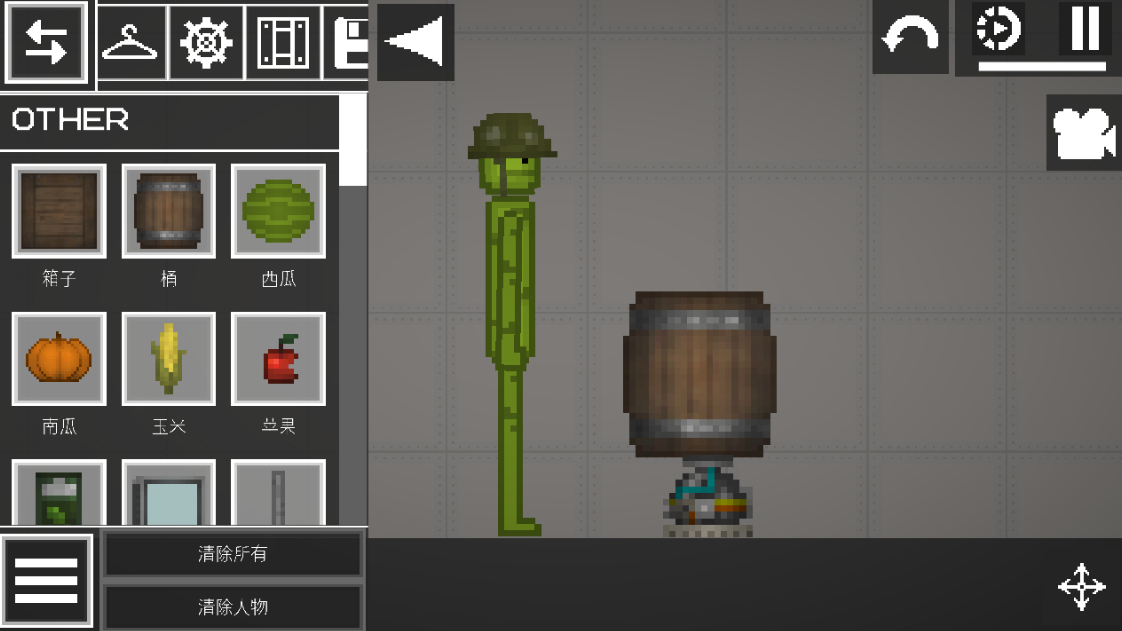1122x631 pixels.
Task: Open the hamburger menu
Action: click(x=47, y=581)
